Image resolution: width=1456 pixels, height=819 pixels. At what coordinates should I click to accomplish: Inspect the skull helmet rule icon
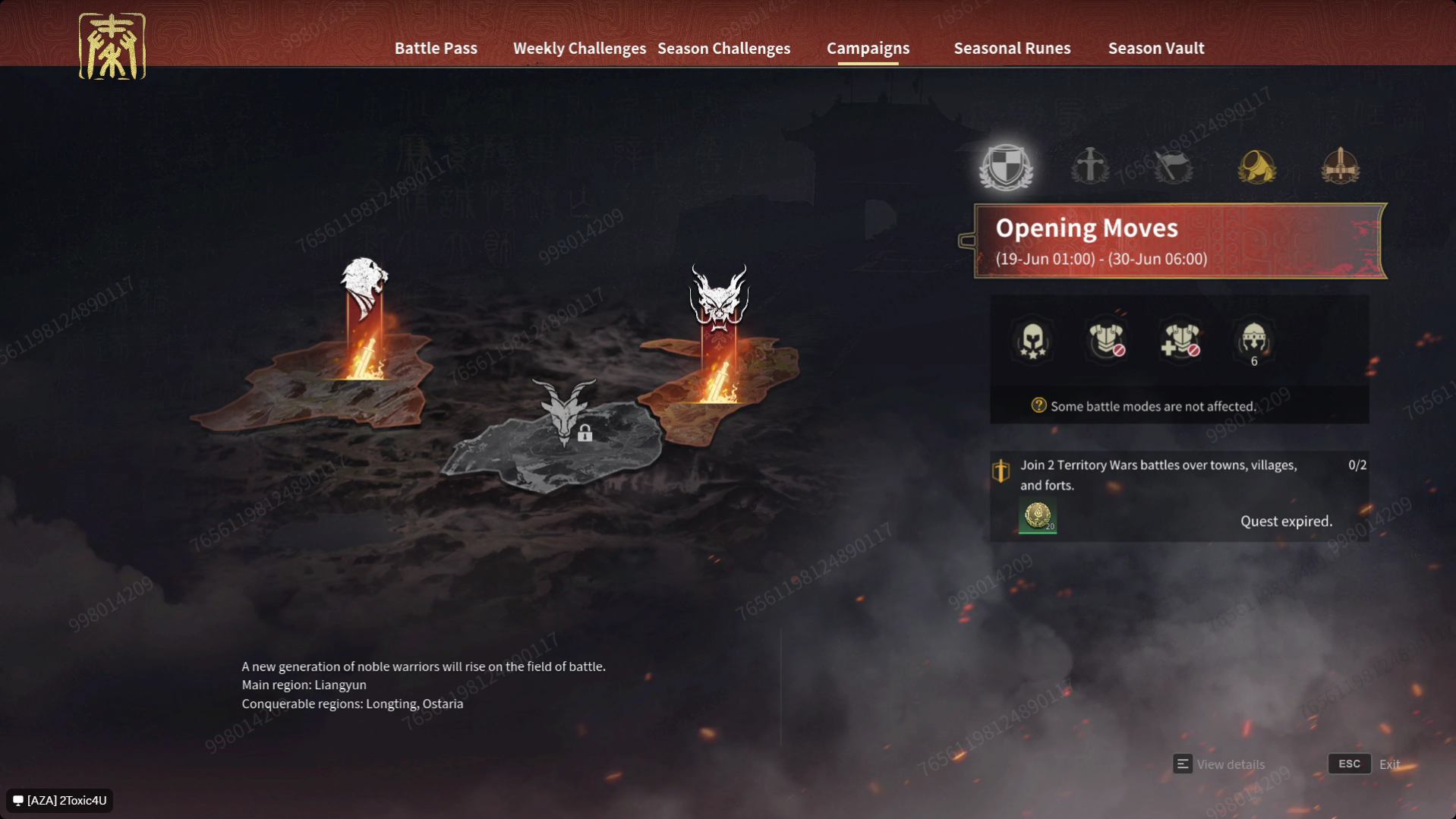click(x=1032, y=341)
